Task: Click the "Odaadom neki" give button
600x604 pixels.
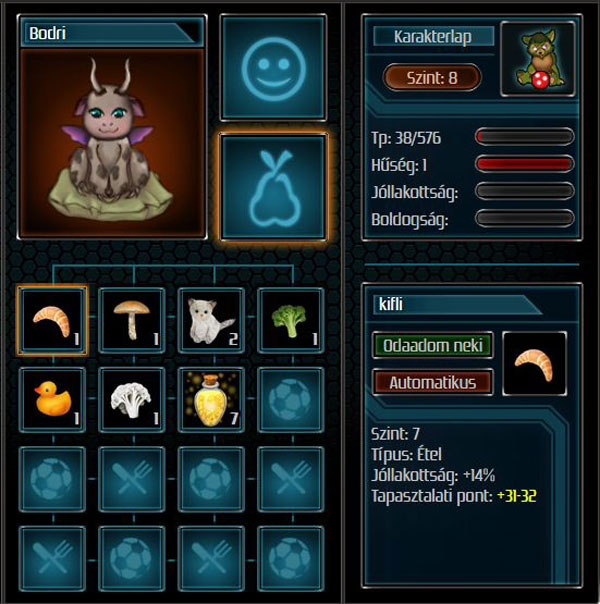Action: pyautogui.click(x=433, y=346)
